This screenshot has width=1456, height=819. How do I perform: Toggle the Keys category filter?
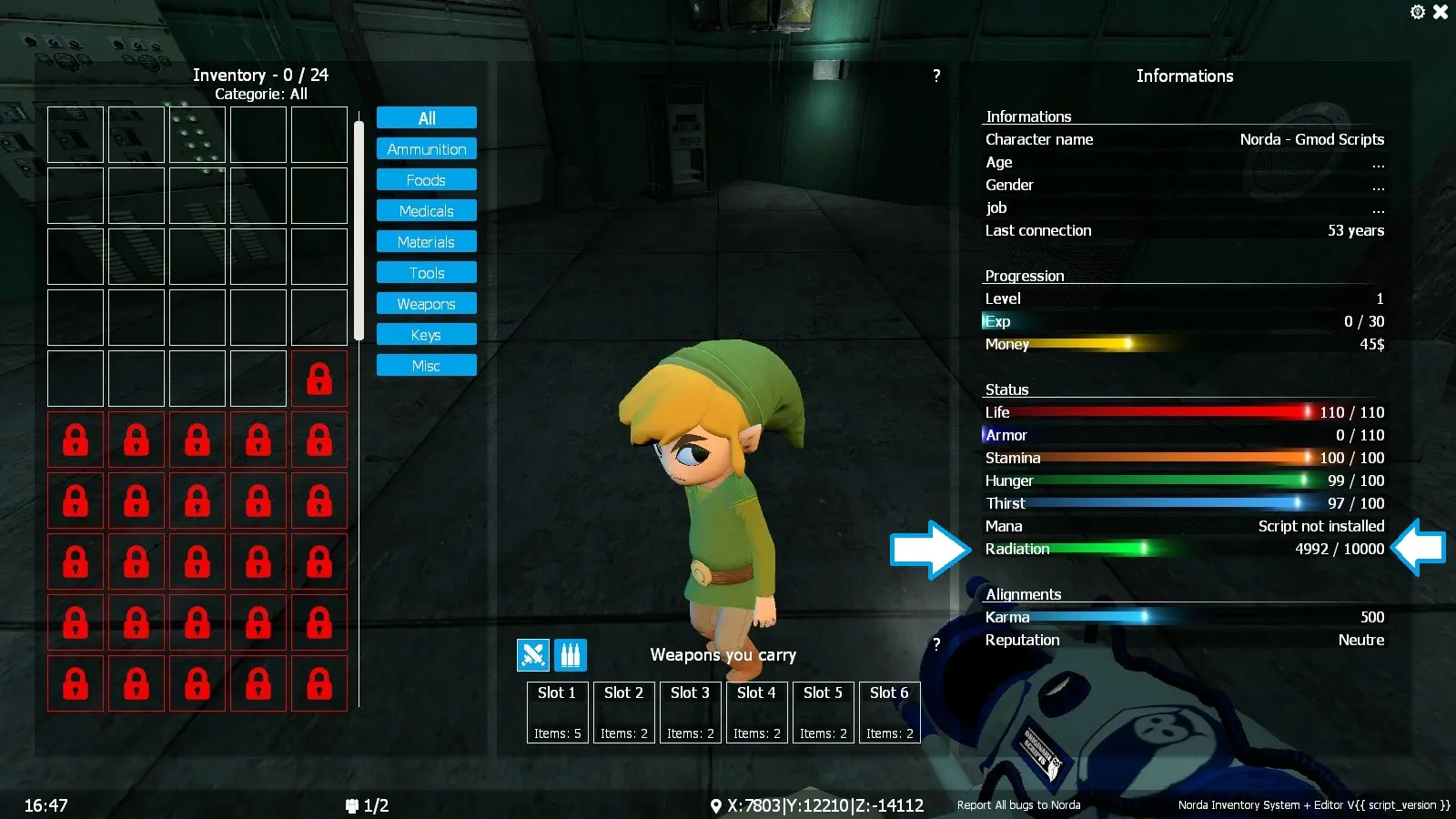tap(426, 334)
